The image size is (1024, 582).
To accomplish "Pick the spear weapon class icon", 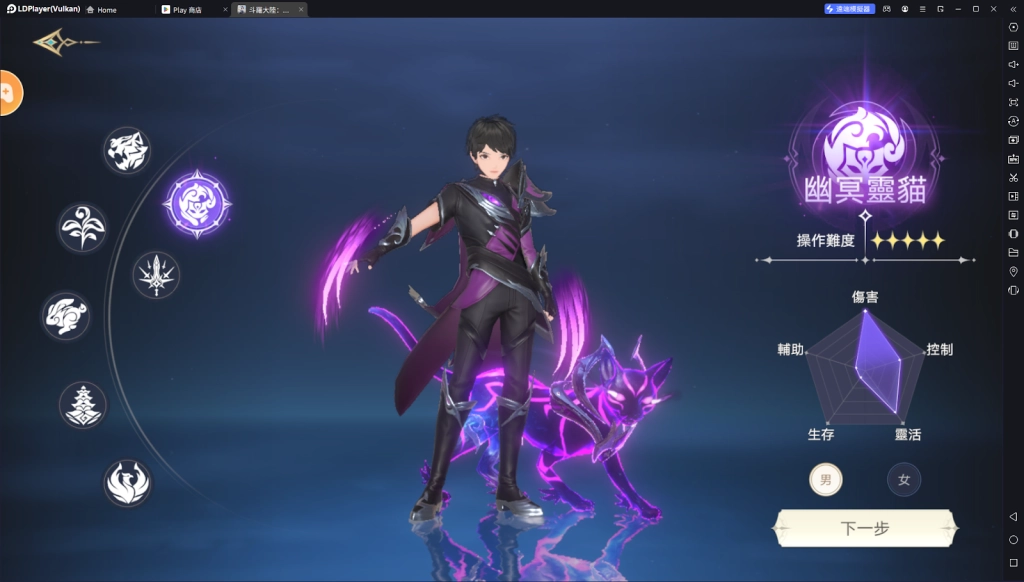I will [x=157, y=275].
